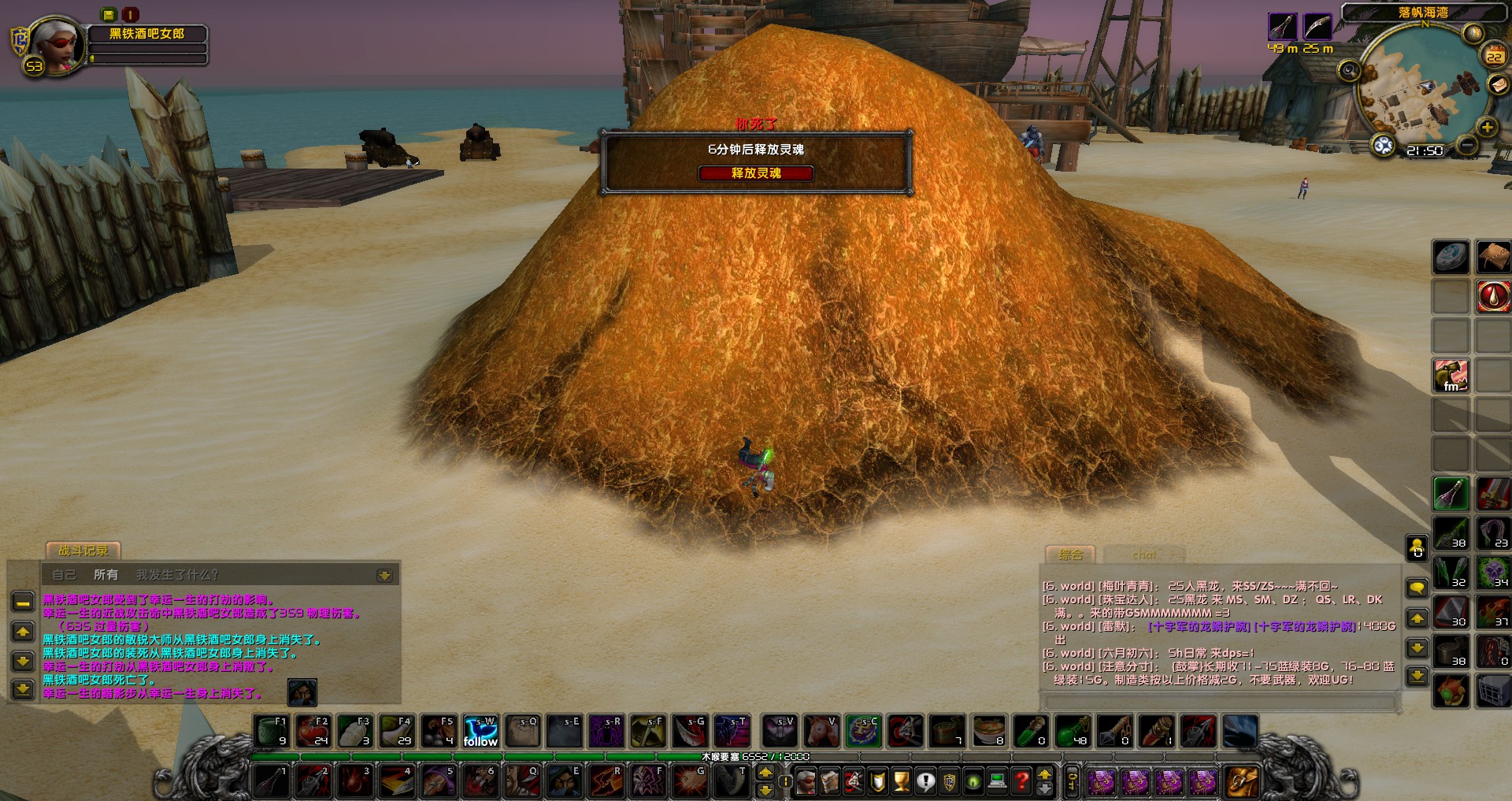Open the backpack bag at bar's end

pos(1242,781)
